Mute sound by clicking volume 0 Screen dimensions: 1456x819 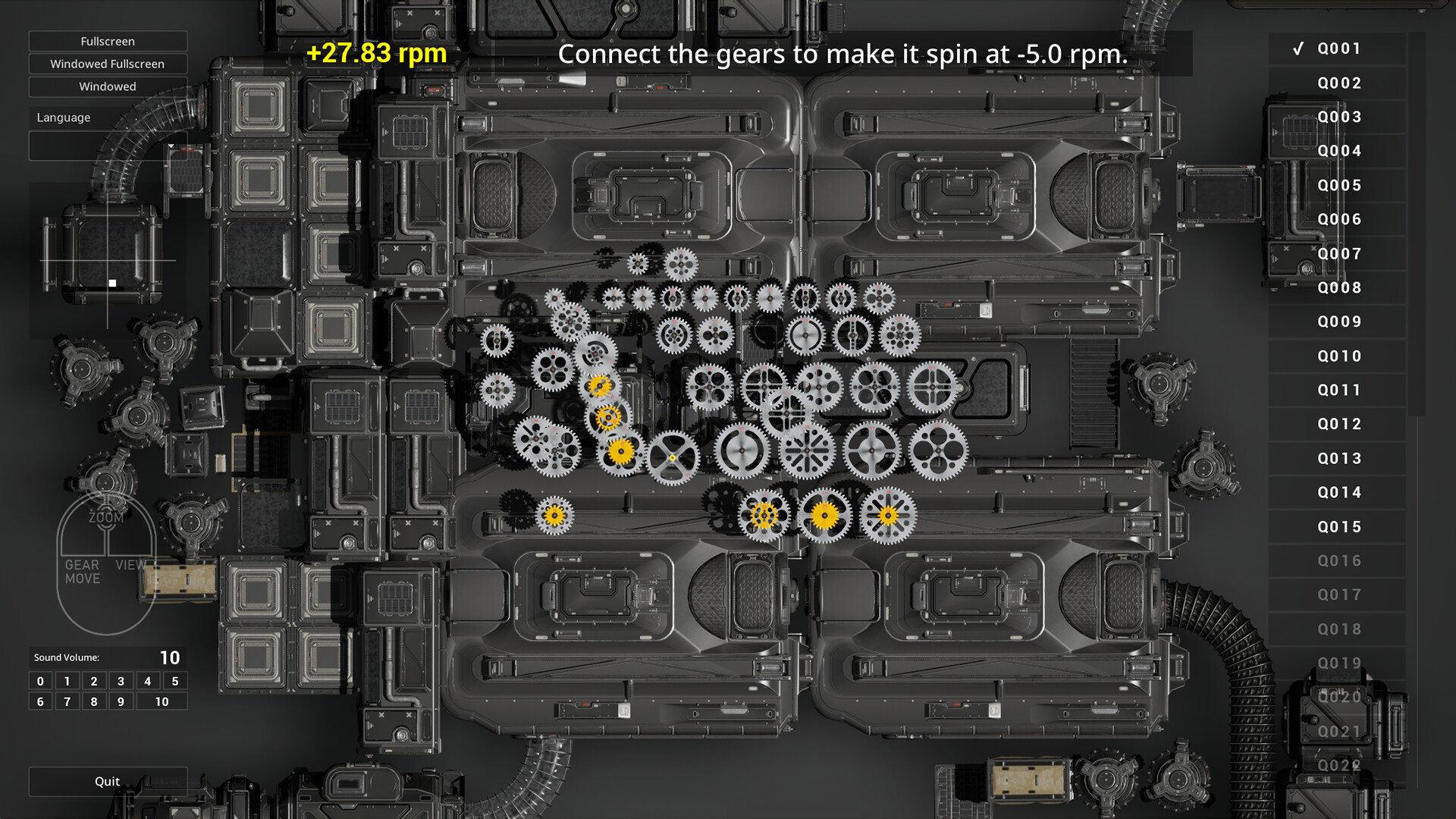click(x=39, y=681)
